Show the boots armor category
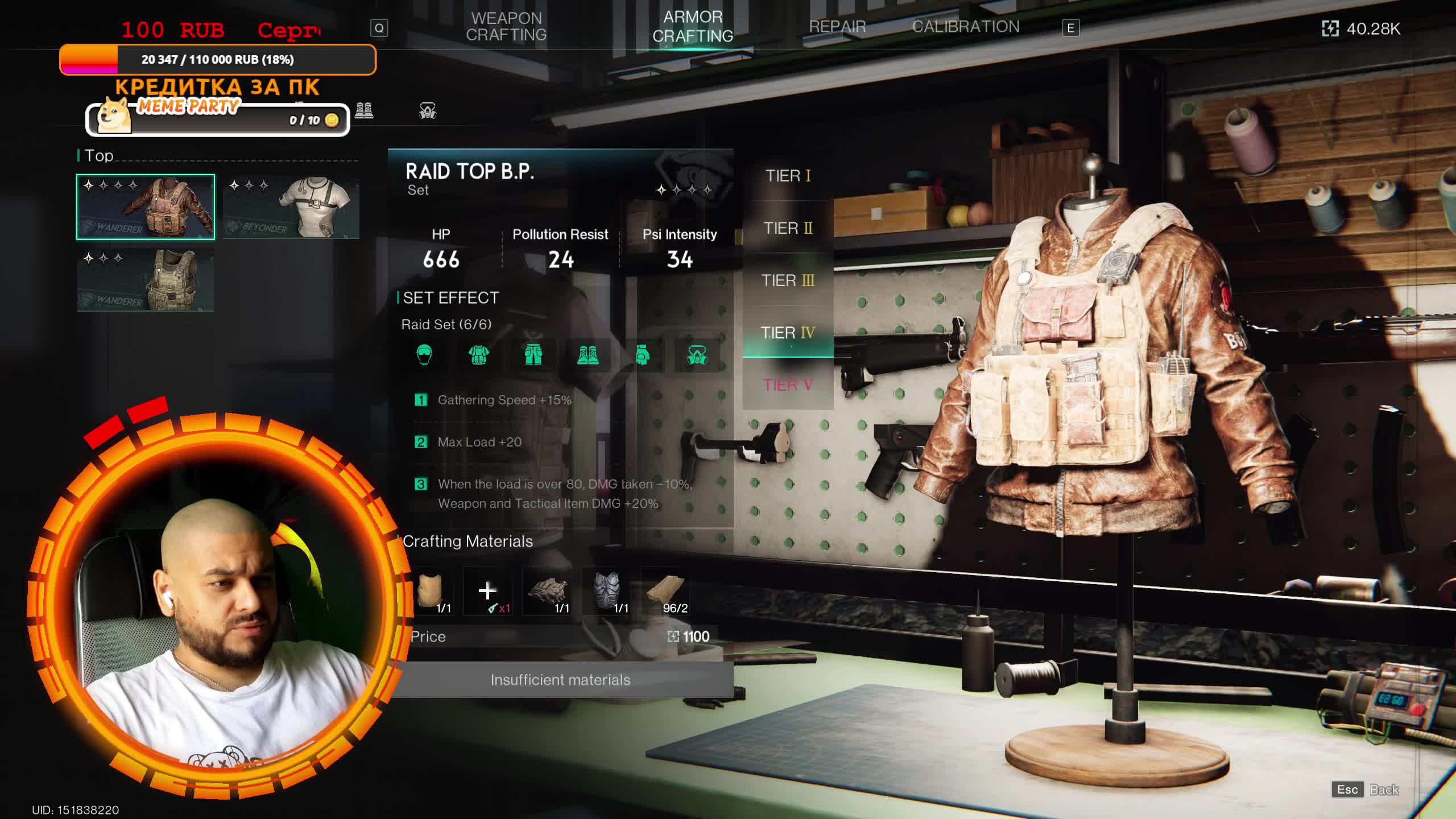 (x=364, y=110)
